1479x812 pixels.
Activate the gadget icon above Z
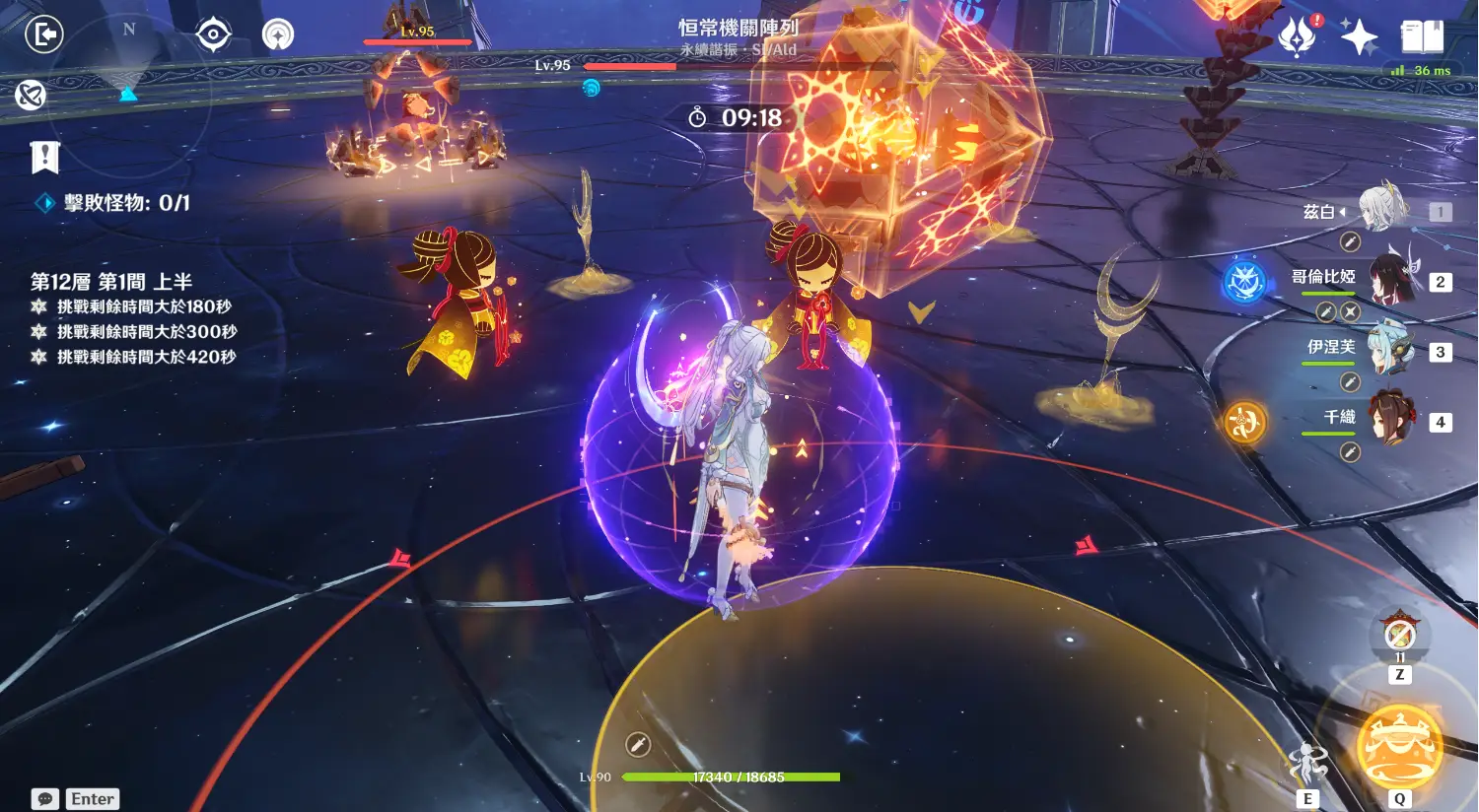[1399, 635]
